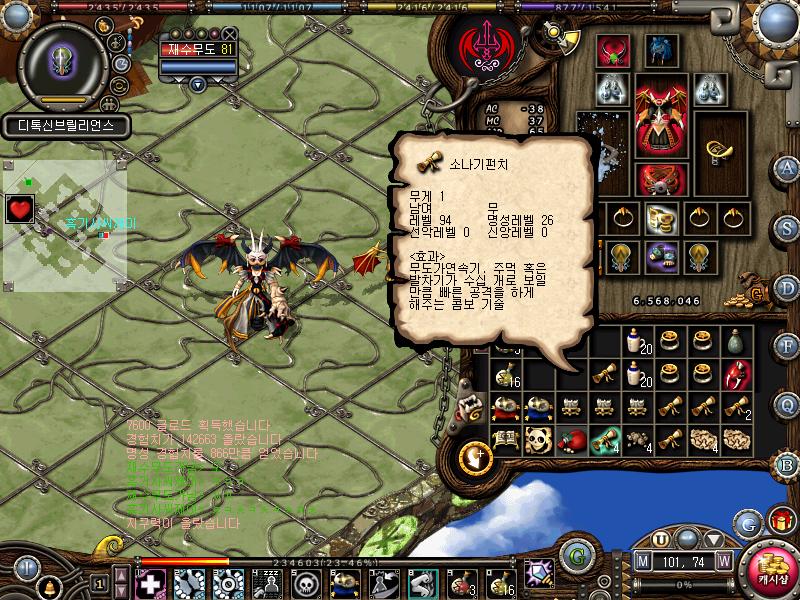Click the open book on stand item
The height and width of the screenshot is (600, 800).
(x=506, y=439)
